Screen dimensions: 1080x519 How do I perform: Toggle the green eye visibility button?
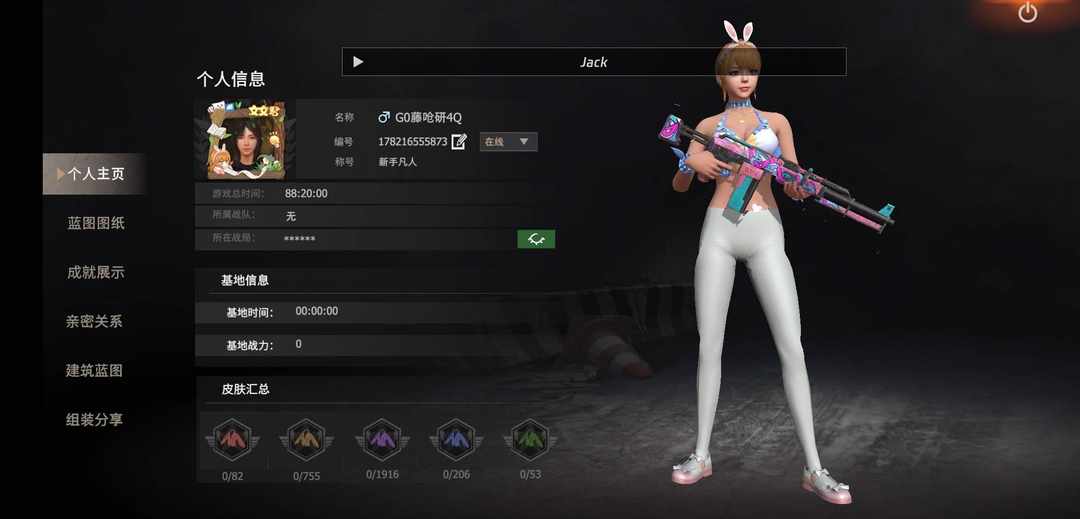click(x=536, y=239)
